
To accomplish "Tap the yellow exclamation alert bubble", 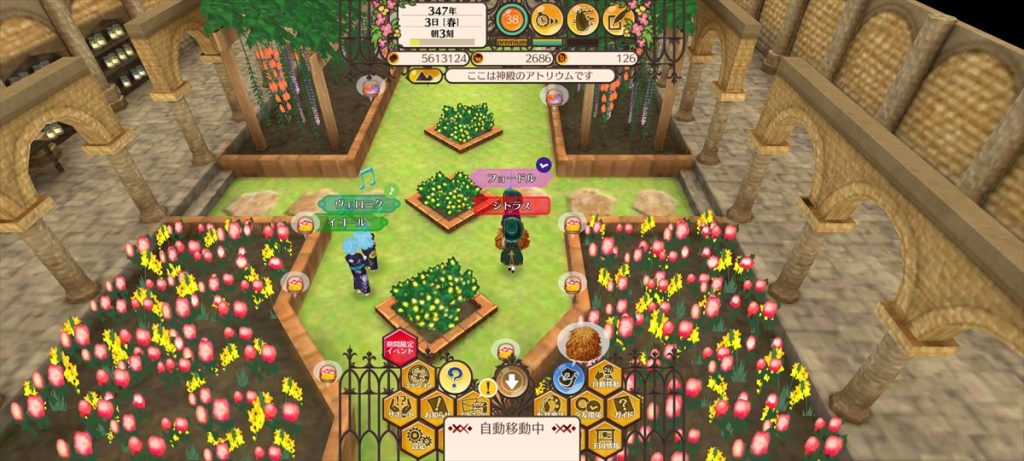I will tap(487, 385).
